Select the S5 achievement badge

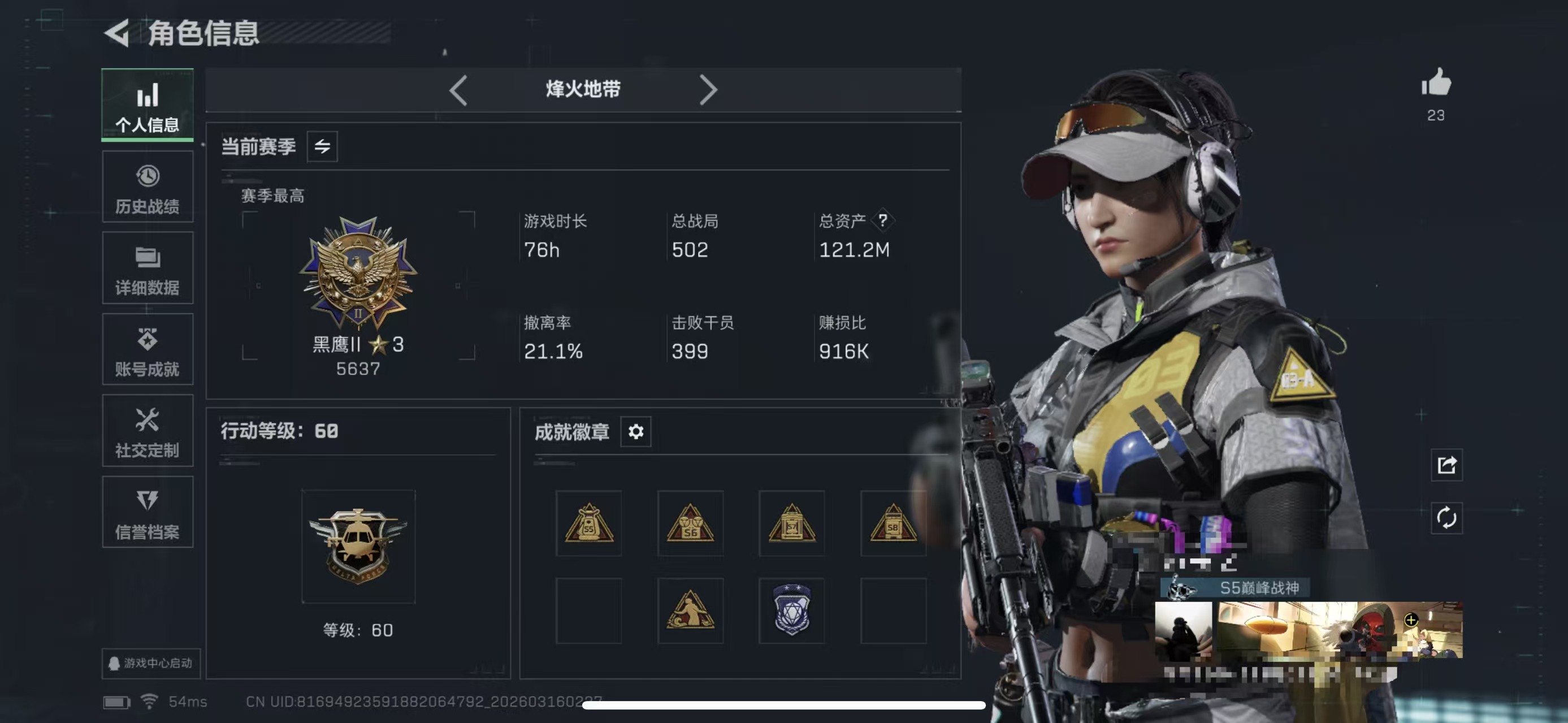point(588,523)
